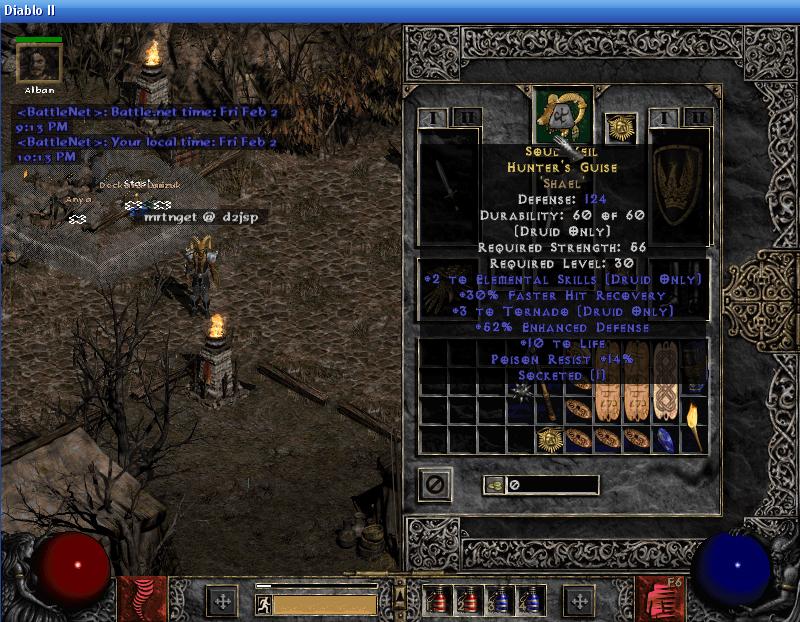Open the right cross-shaped panel button
Image resolution: width=800 pixels, height=622 pixels.
click(579, 601)
